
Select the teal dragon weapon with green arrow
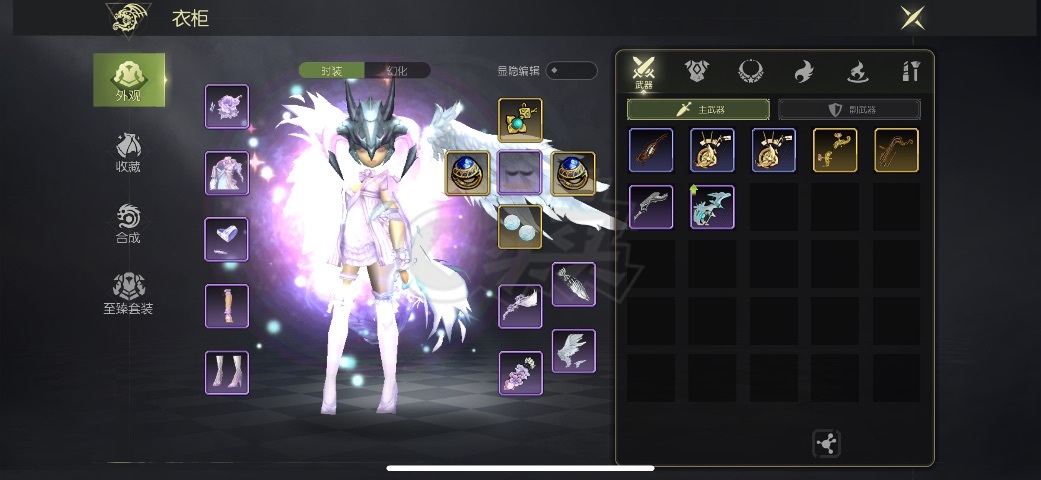coord(712,207)
